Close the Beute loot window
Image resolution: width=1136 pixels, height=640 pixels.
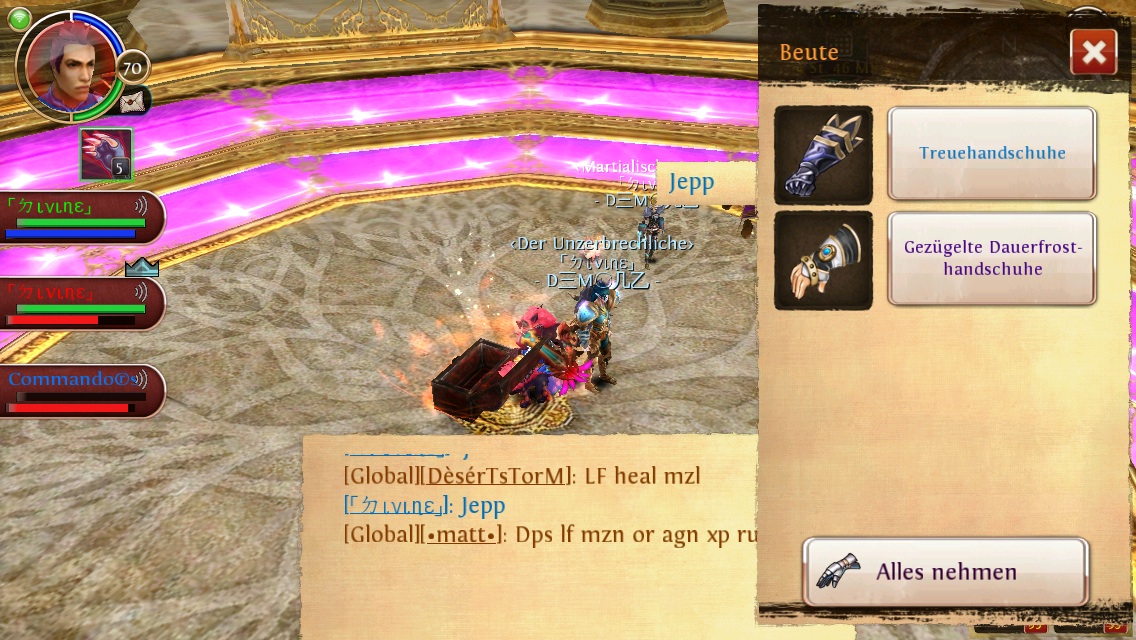click(1093, 52)
